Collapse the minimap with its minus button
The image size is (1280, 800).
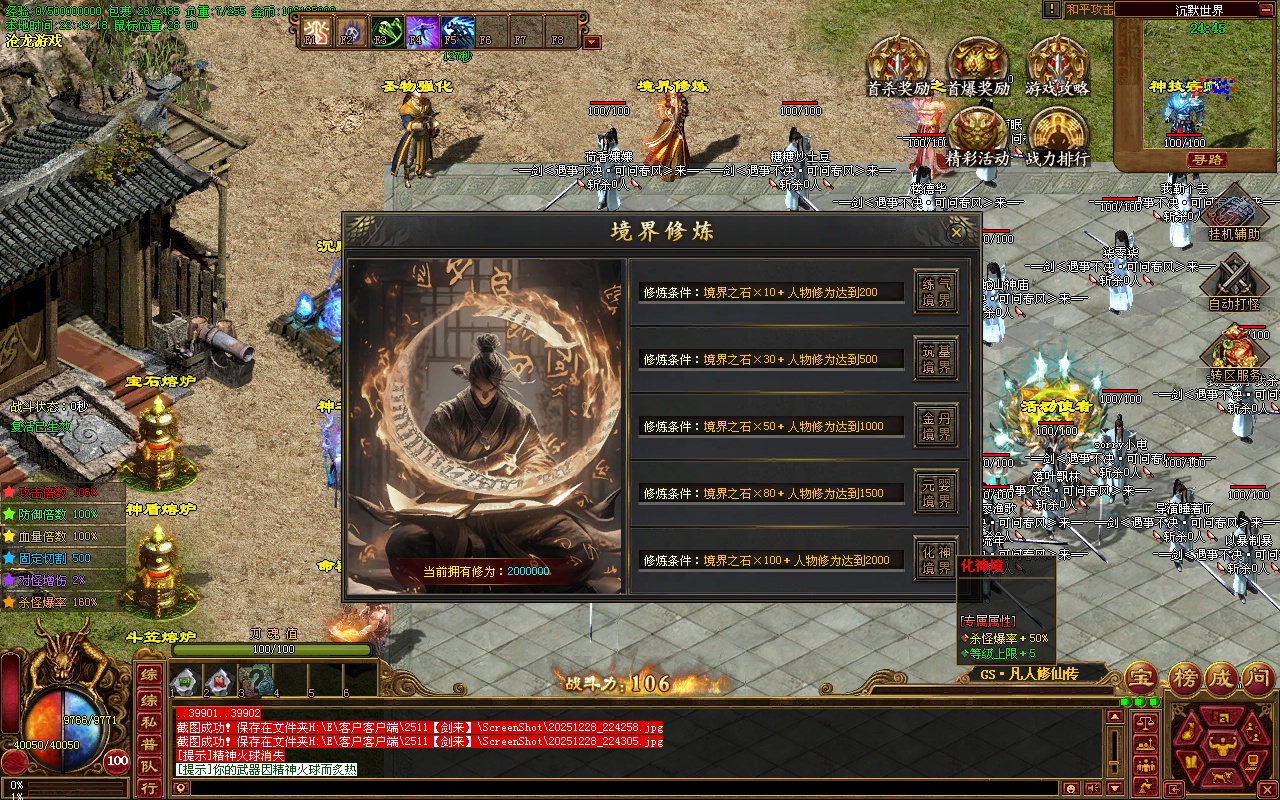tap(1266, 9)
